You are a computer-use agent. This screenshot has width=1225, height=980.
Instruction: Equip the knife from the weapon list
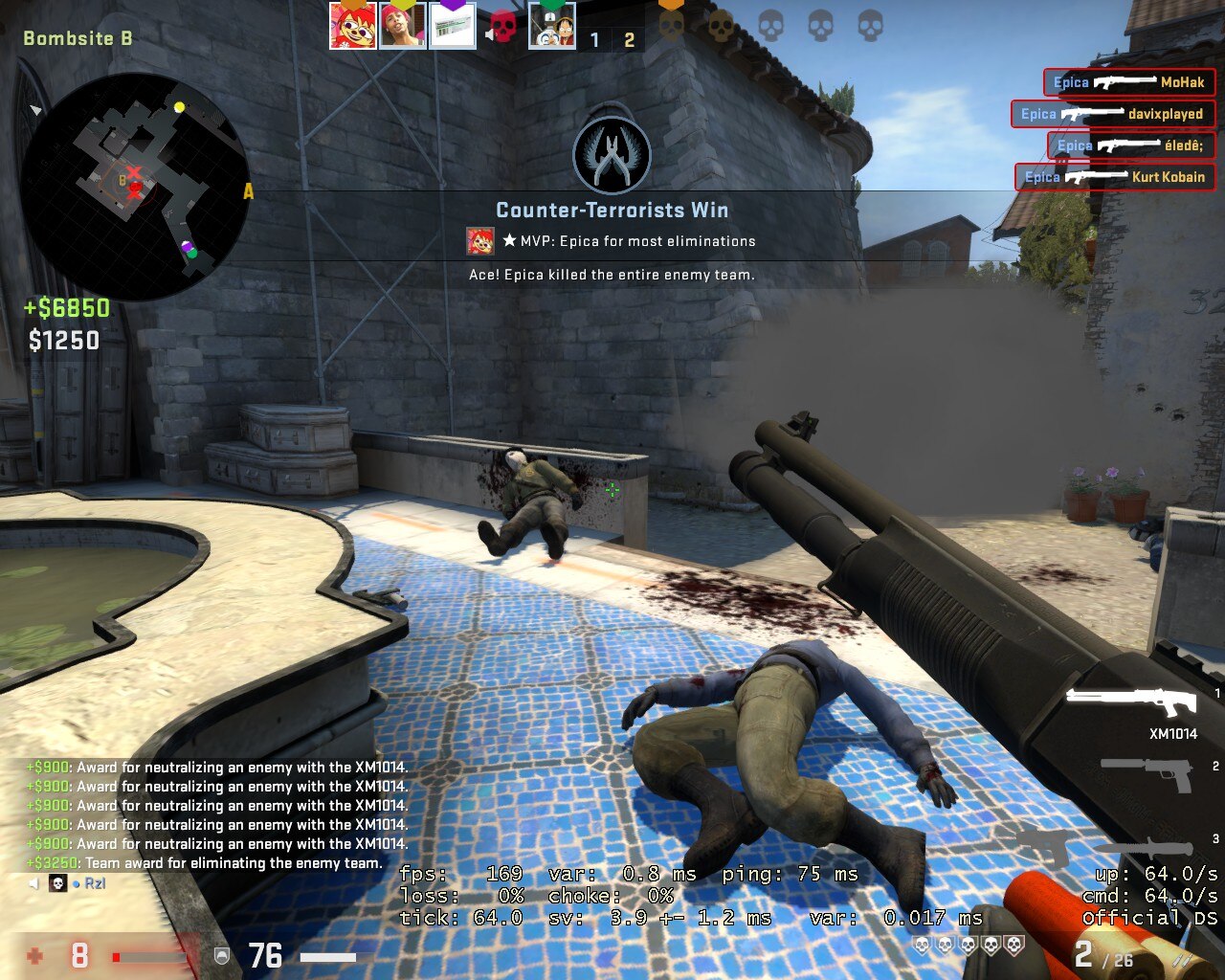pos(1144,848)
